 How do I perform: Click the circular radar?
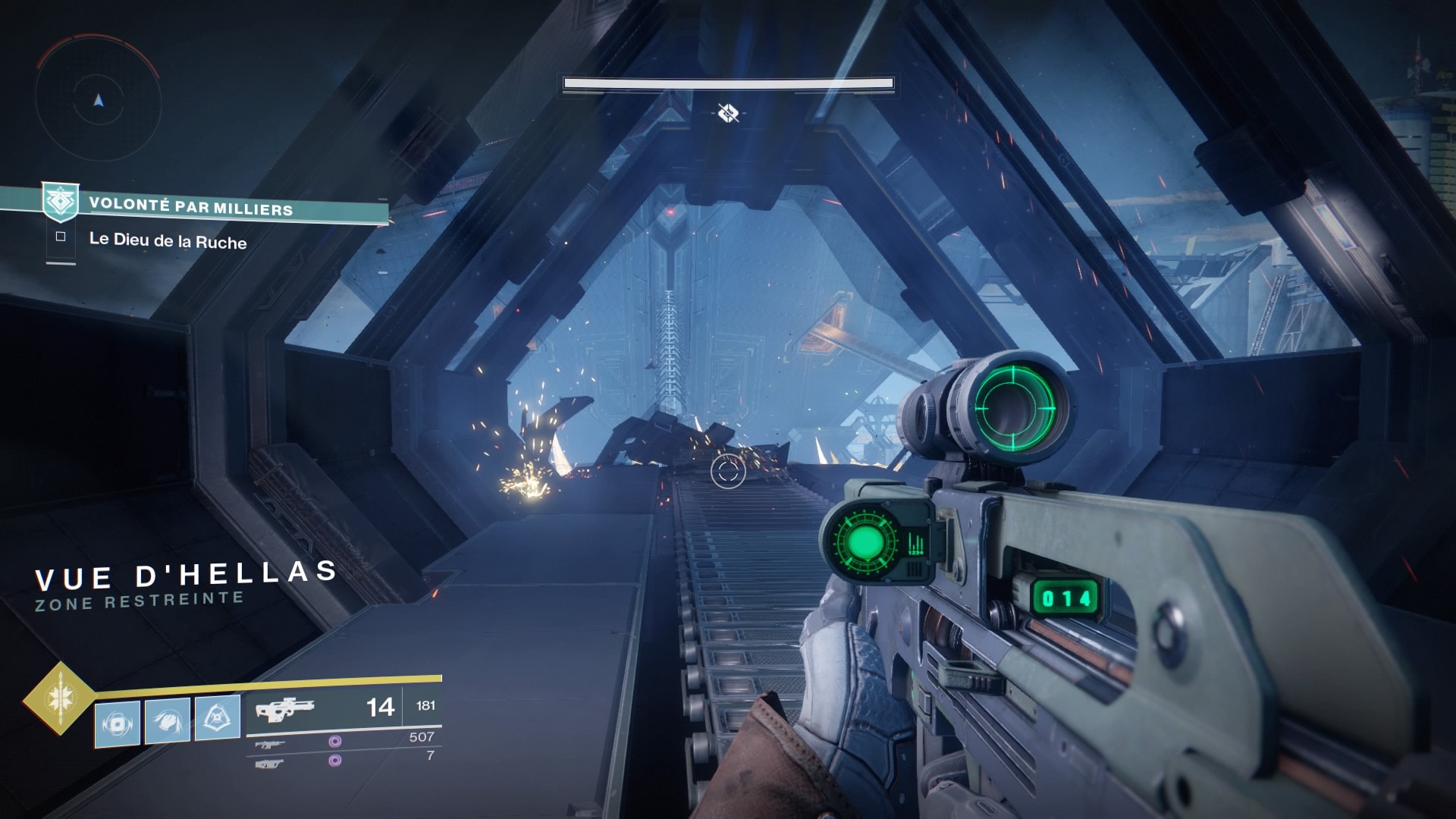[x=98, y=100]
